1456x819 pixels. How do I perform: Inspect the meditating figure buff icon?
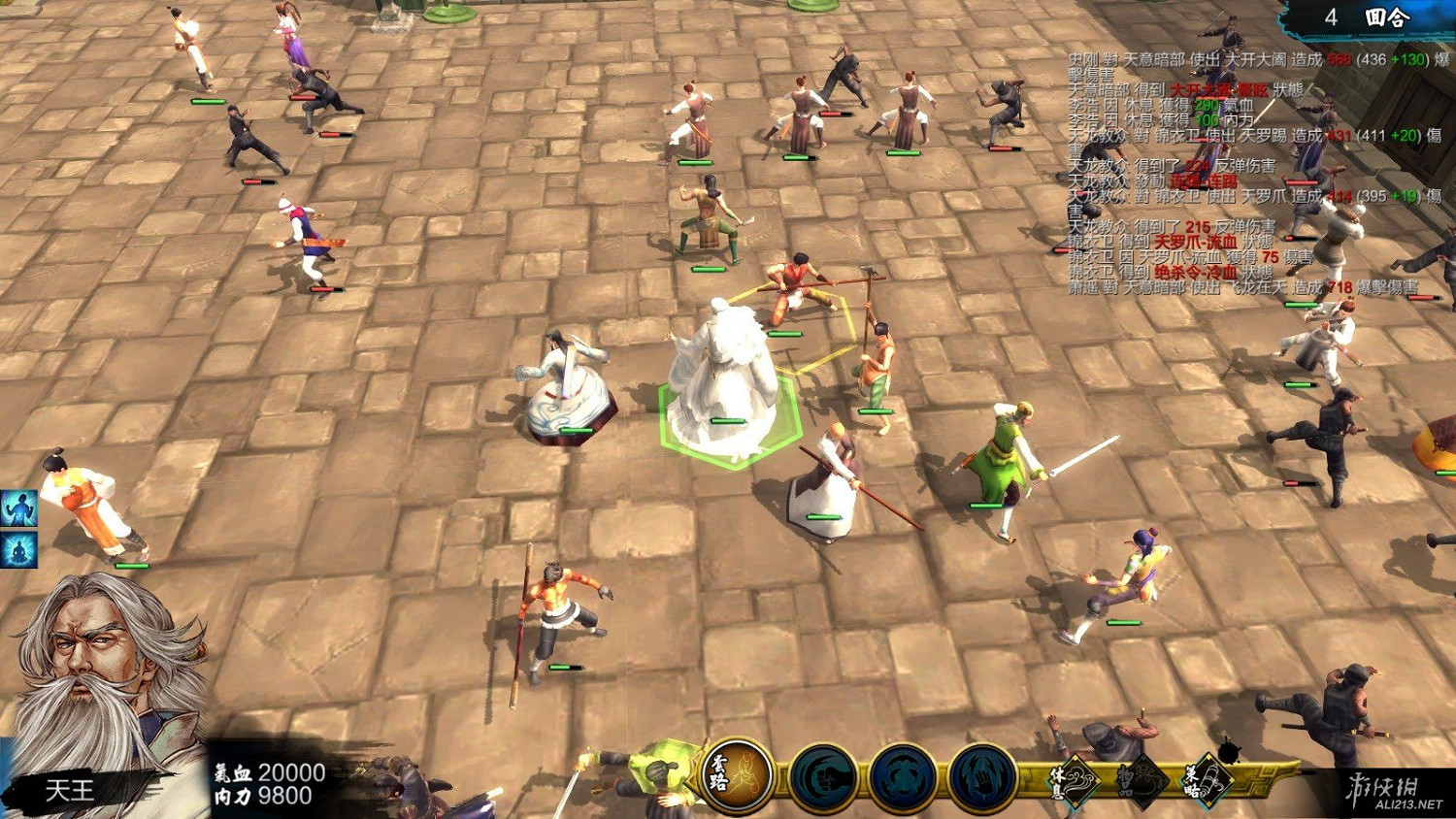tap(18, 549)
